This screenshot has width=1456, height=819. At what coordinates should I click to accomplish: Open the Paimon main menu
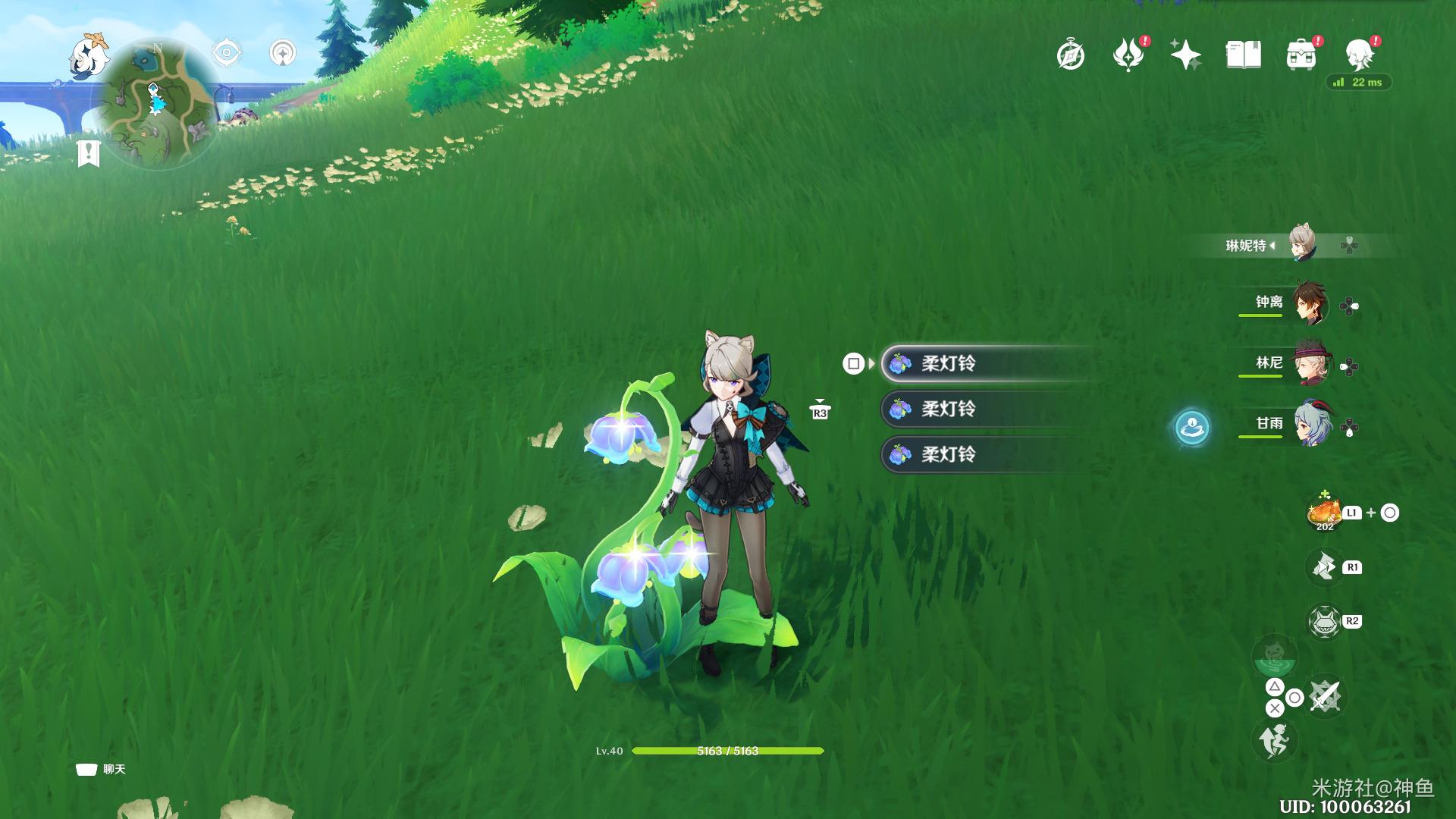coord(89,56)
